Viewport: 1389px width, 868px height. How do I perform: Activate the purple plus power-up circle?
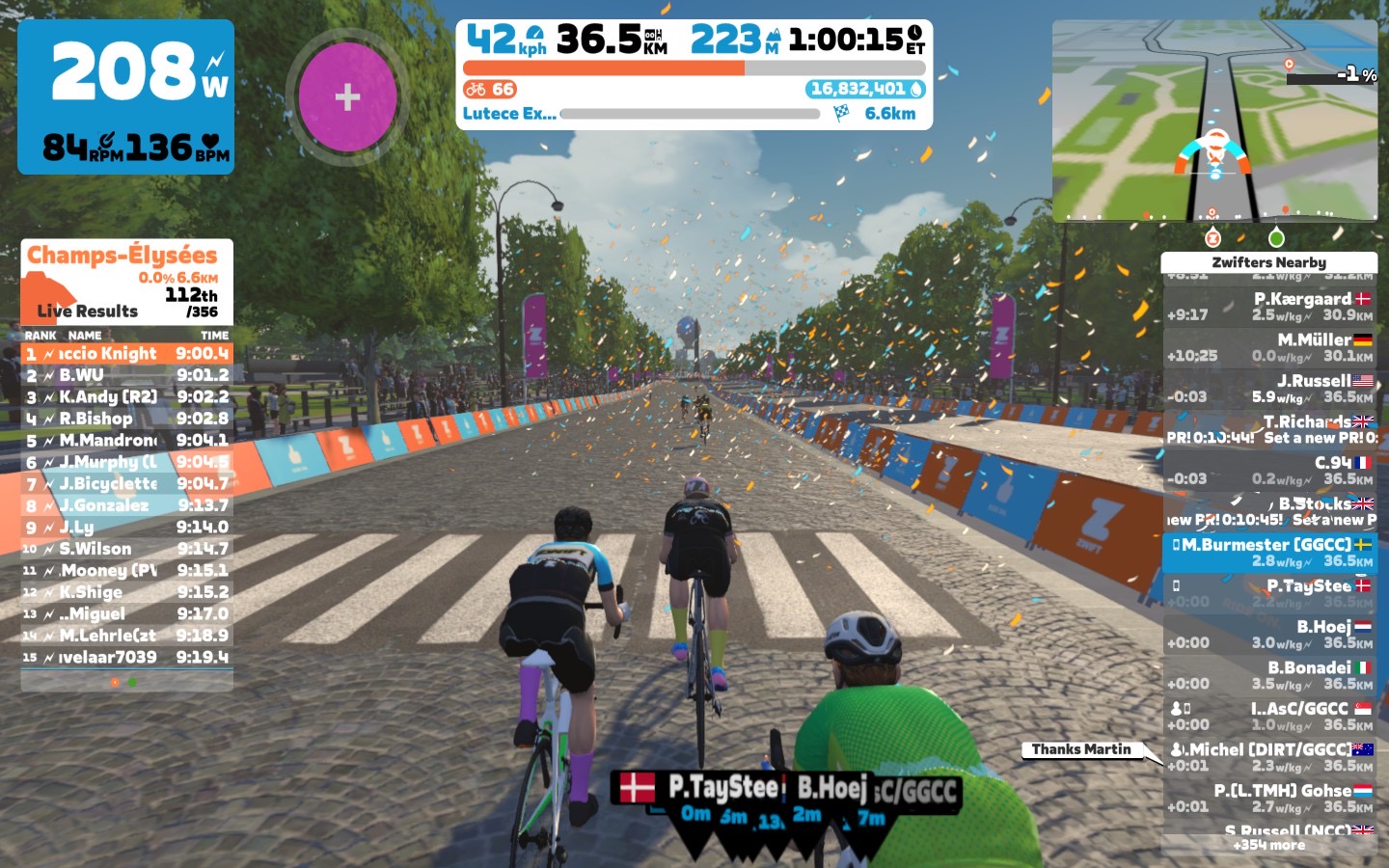pyautogui.click(x=347, y=96)
